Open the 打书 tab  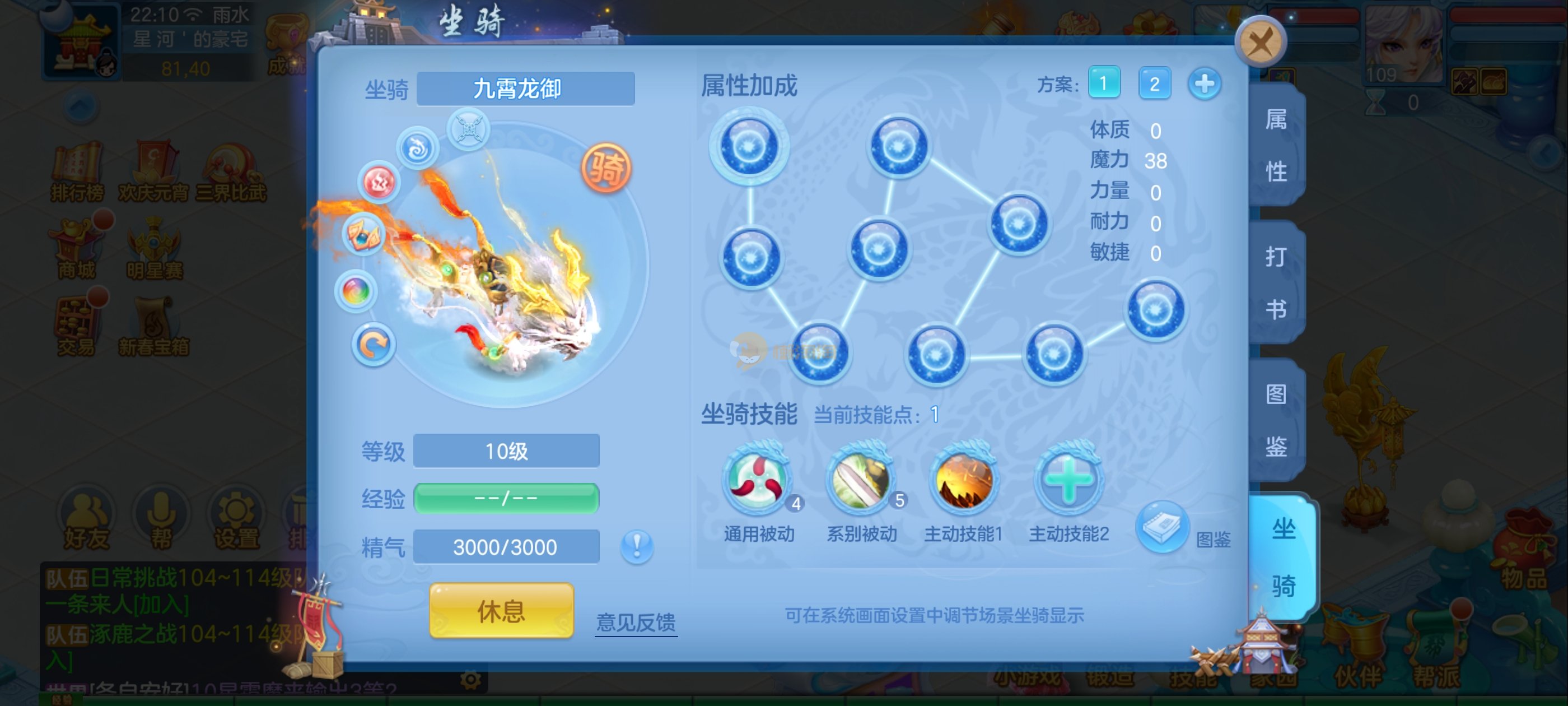pyautogui.click(x=1276, y=282)
